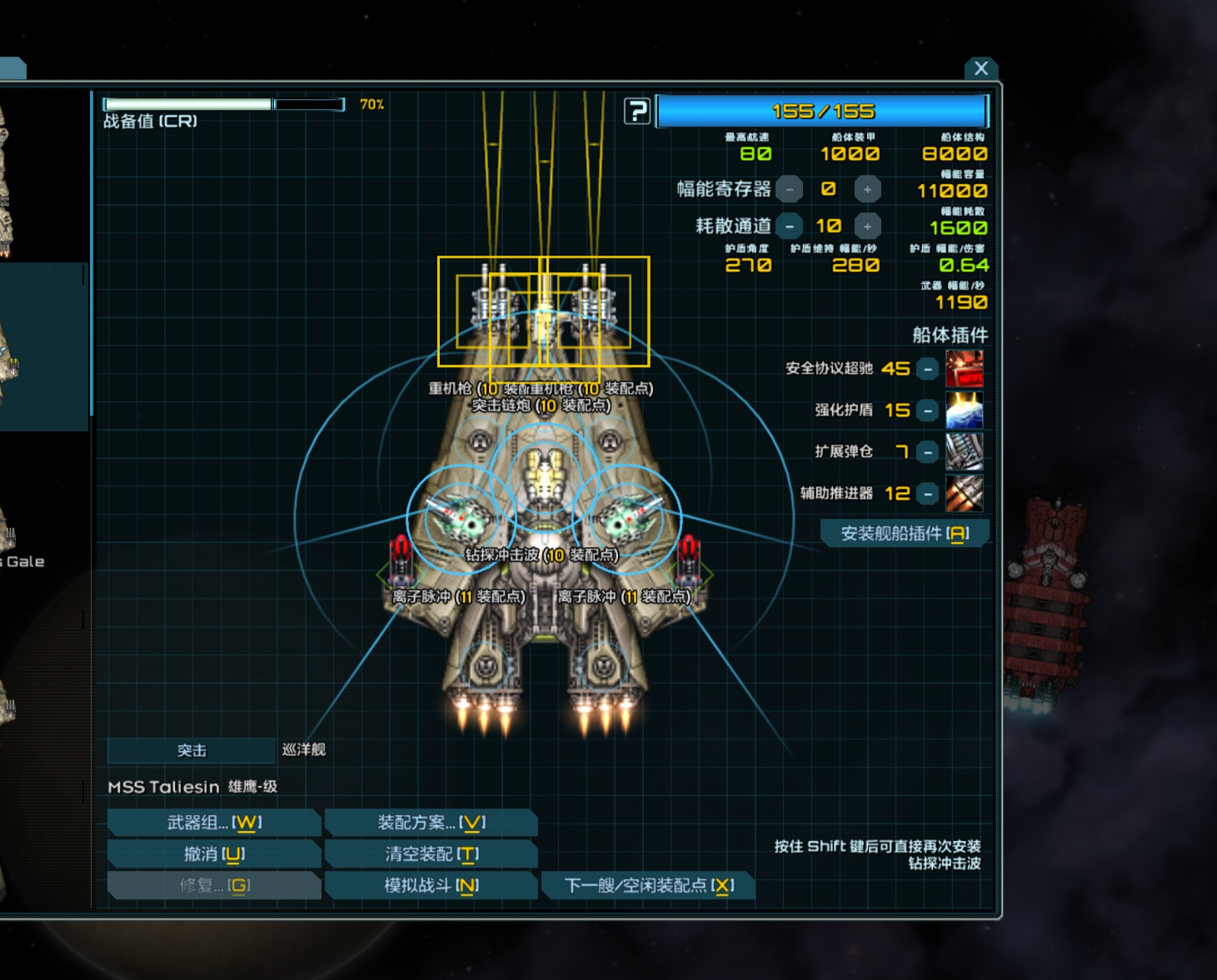Close the ship refit window

[980, 68]
